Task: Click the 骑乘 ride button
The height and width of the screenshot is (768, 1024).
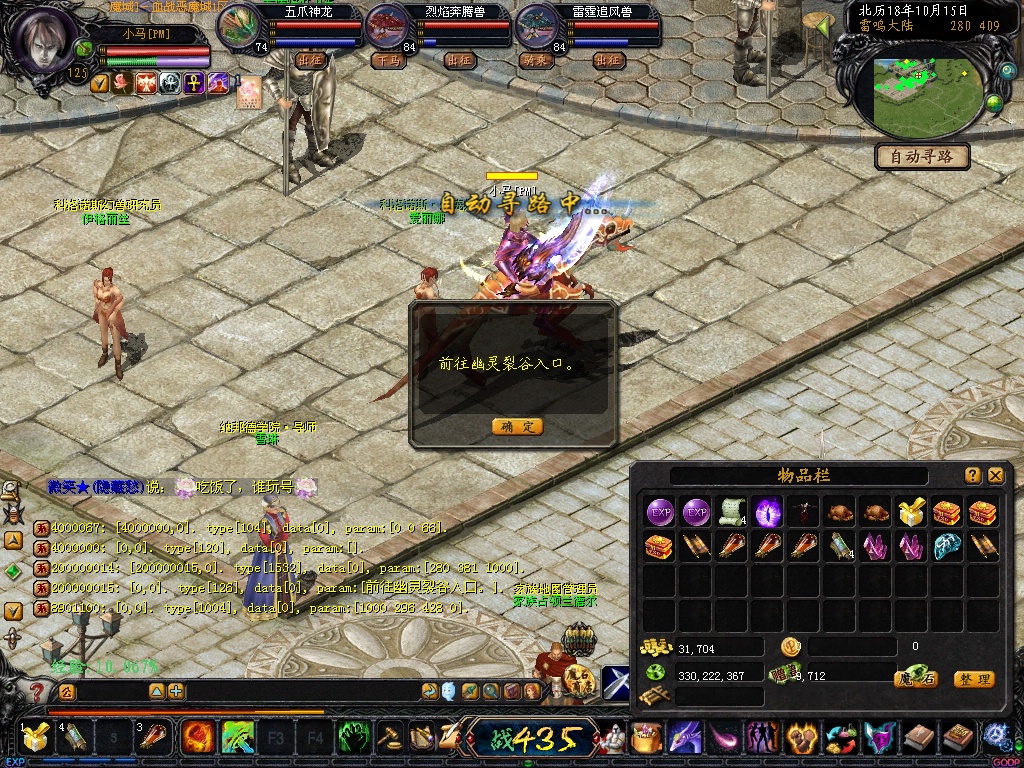Action: (535, 60)
